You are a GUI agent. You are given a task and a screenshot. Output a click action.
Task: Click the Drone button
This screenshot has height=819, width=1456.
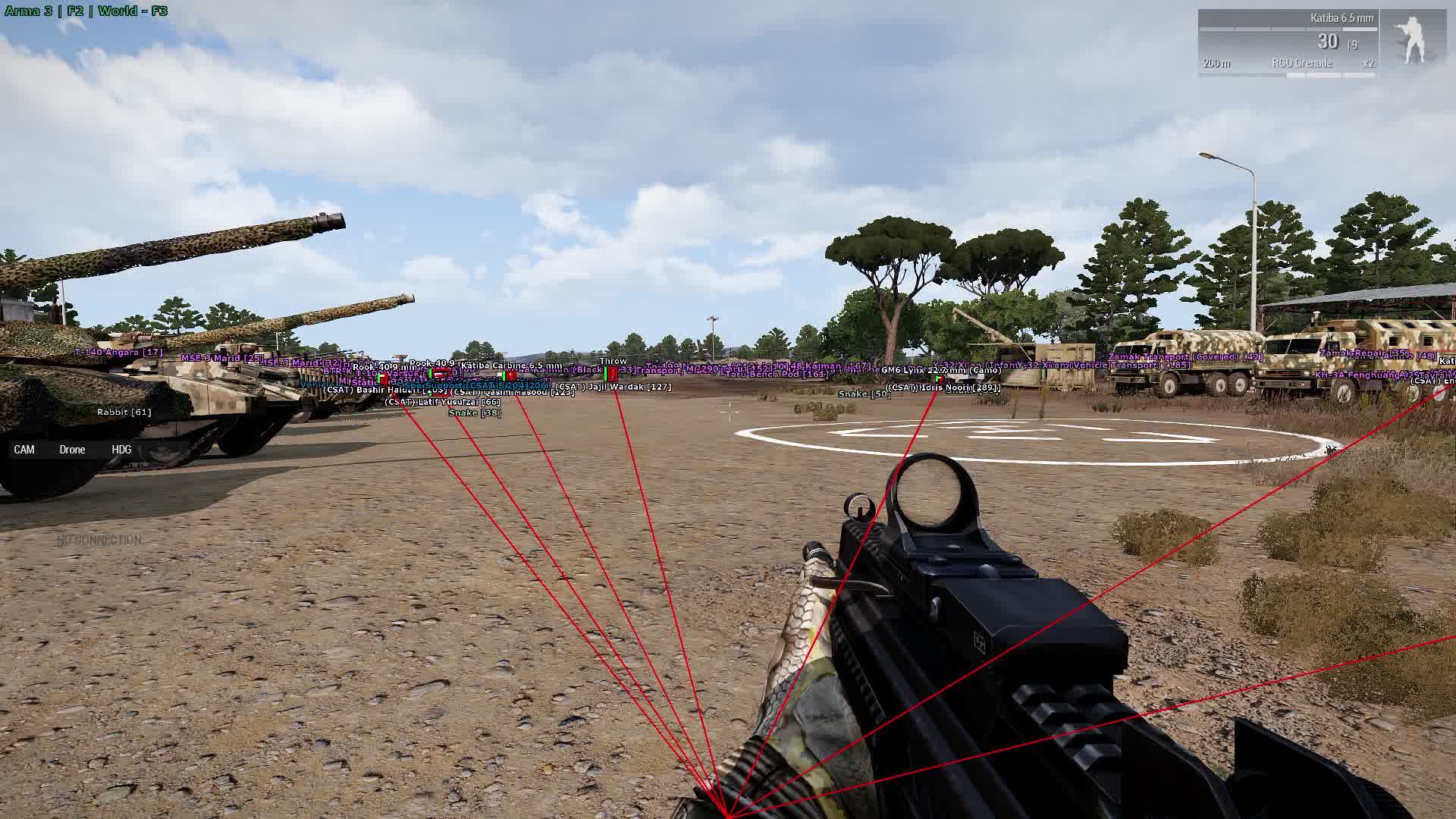coord(71,449)
